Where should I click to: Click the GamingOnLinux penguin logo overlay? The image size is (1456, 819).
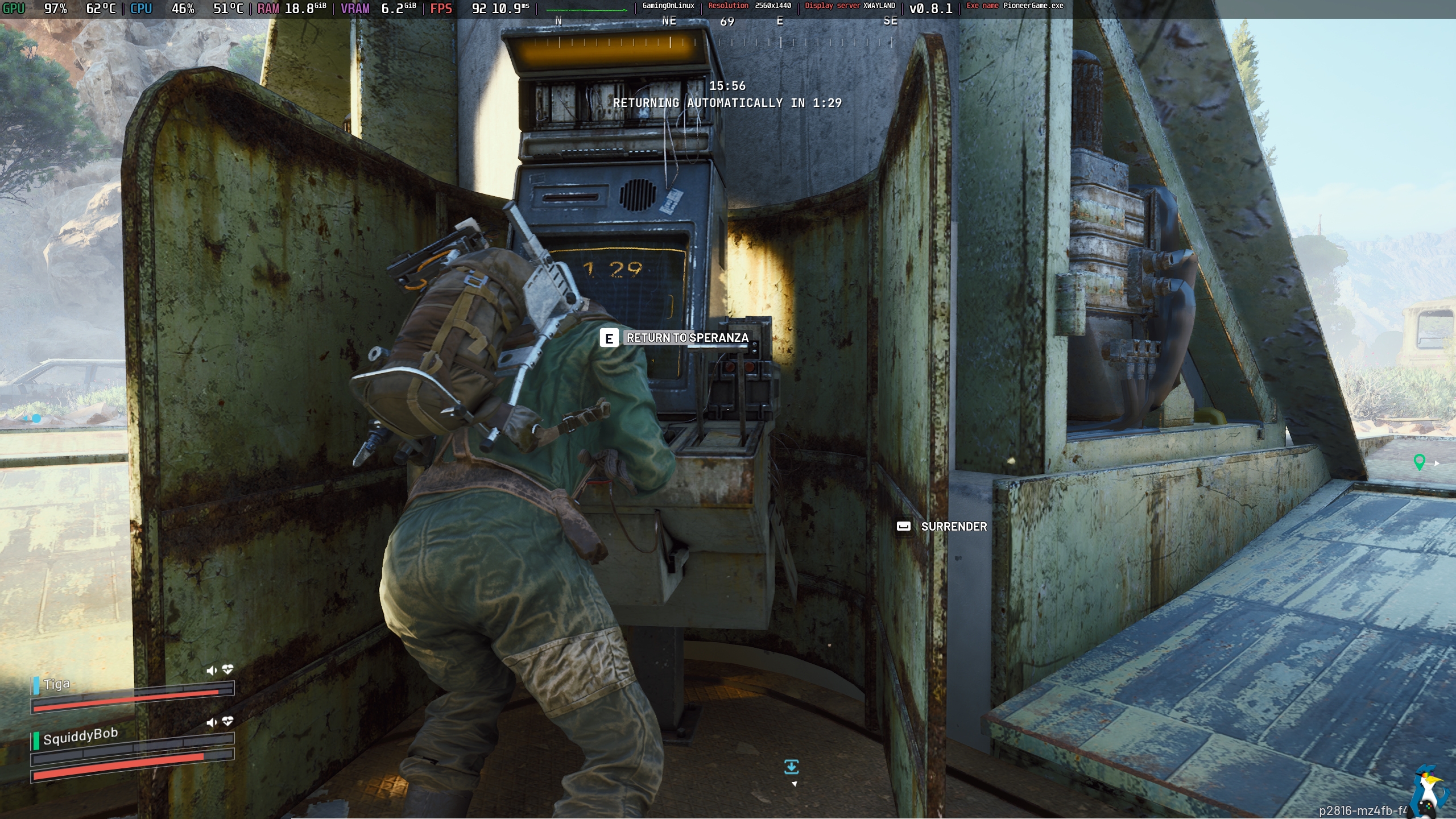click(1432, 791)
